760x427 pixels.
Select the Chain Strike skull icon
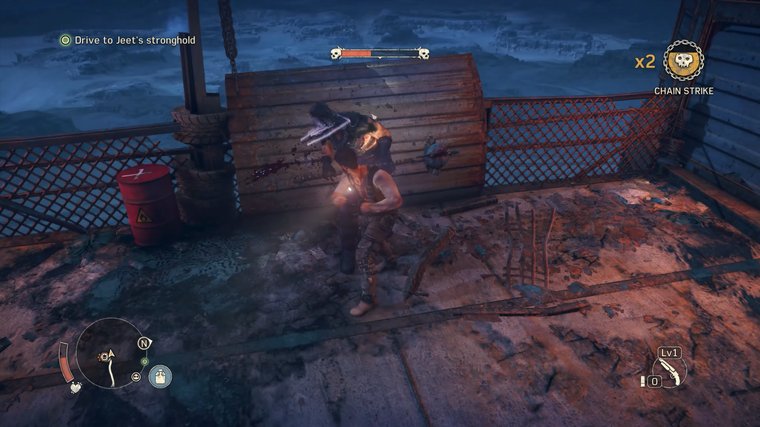click(x=683, y=62)
